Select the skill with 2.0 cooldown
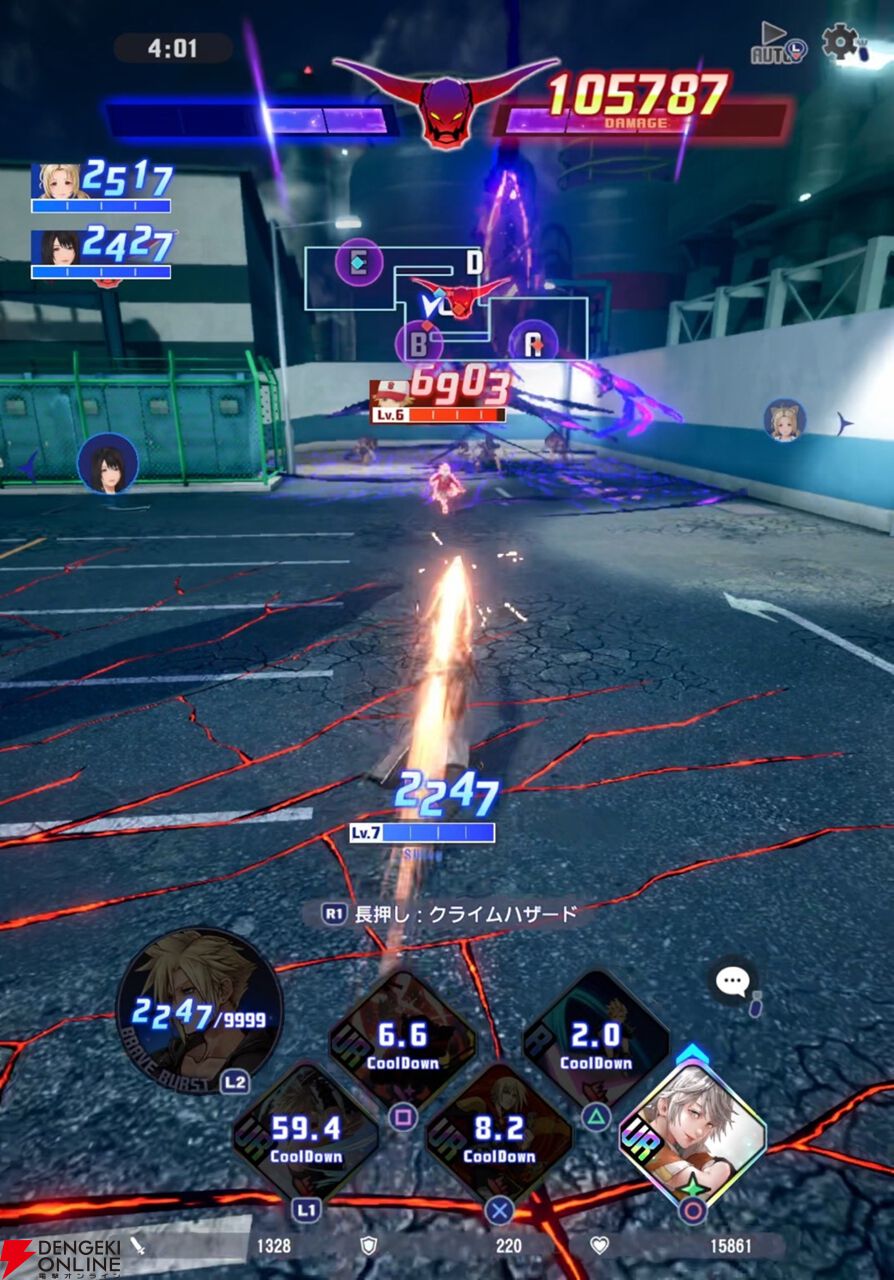The image size is (894, 1280). click(596, 1041)
